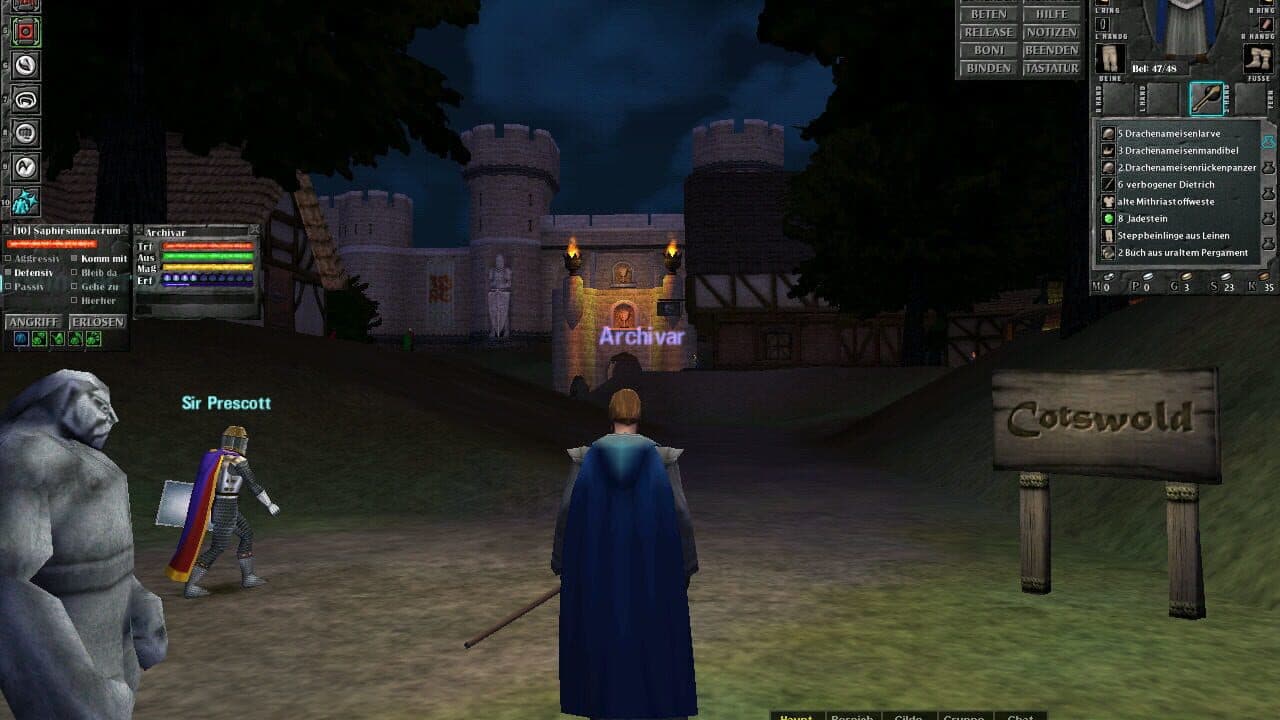The width and height of the screenshot is (1280, 720).
Task: Trigger the swirl ability in quickbar slot 7
Action: coord(24,100)
